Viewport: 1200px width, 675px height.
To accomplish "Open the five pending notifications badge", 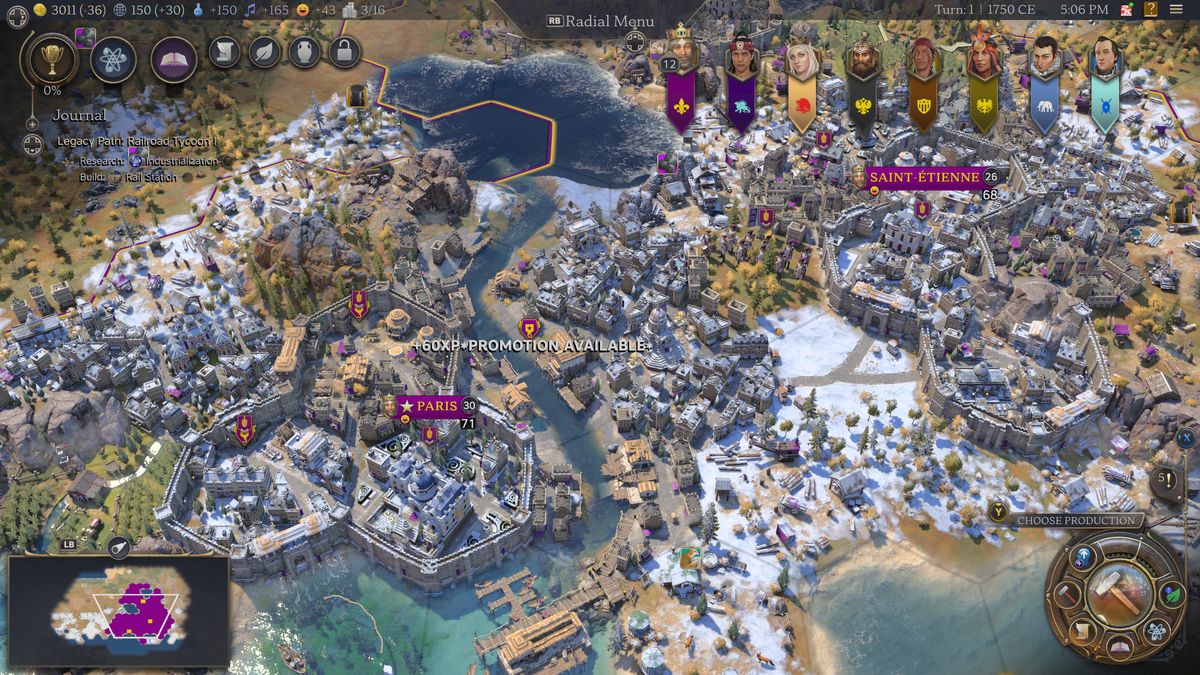I will point(1165,478).
